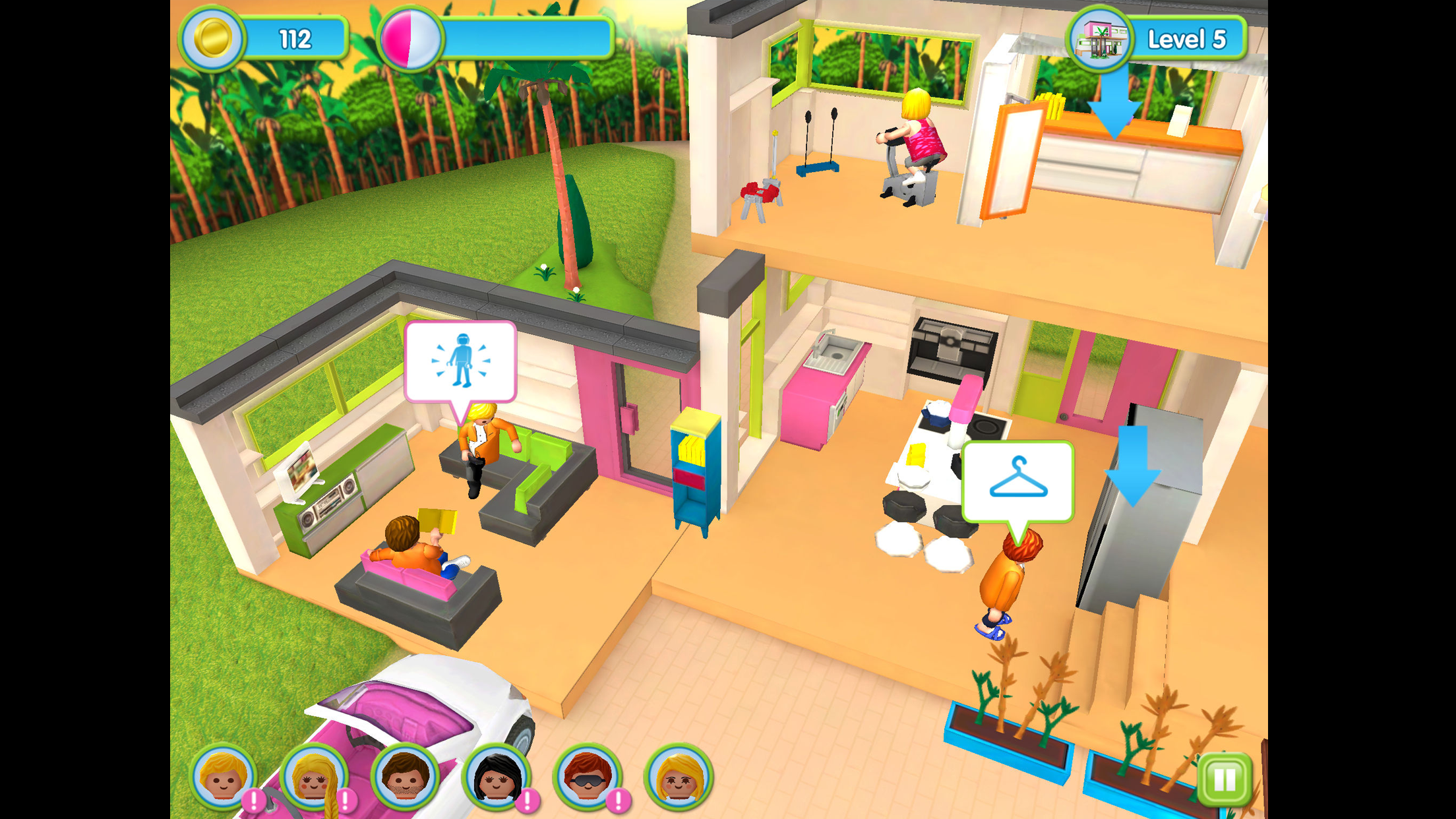Click the gold coin icon

(212, 38)
